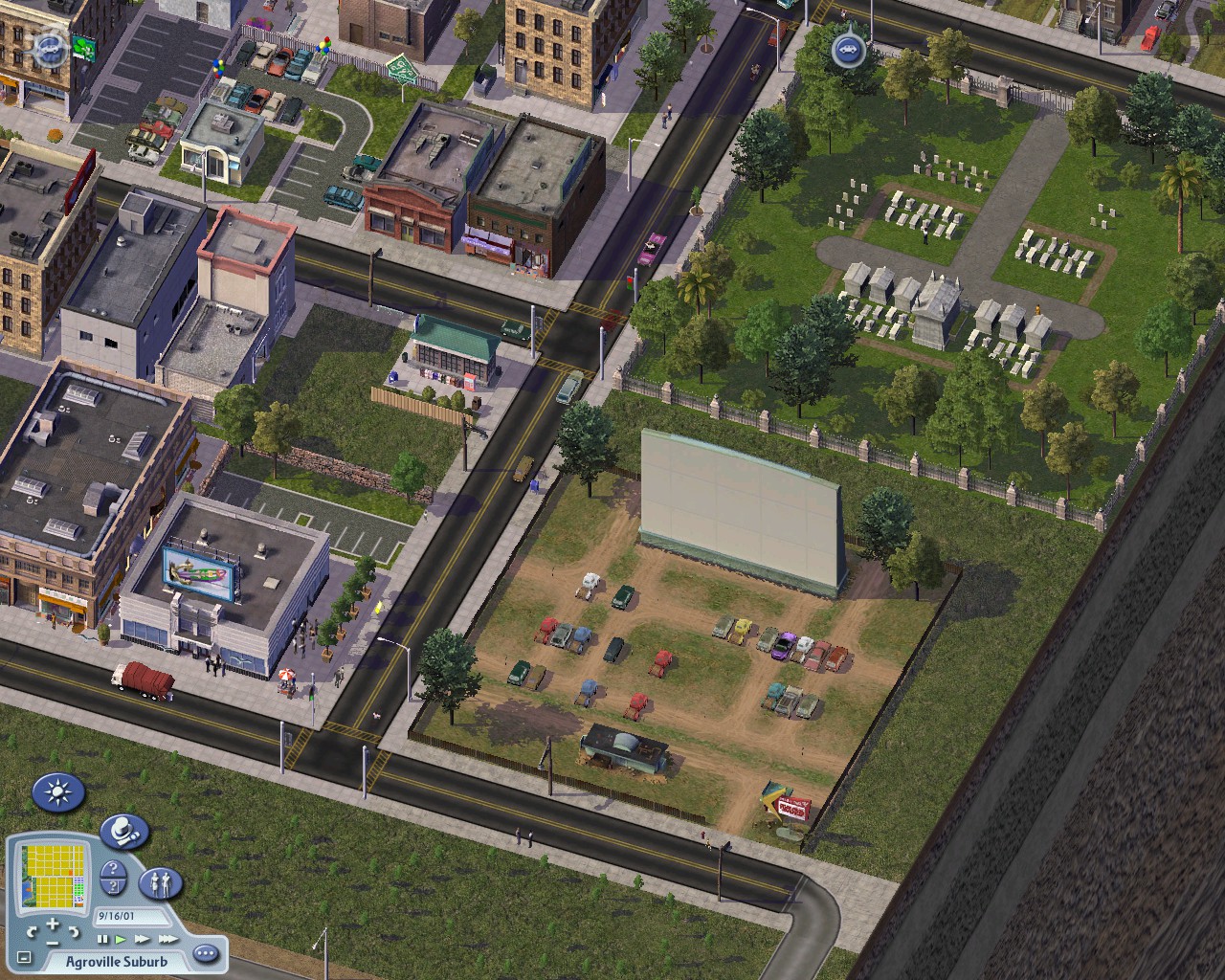Set simulation to triple-arrow fastest speed

click(x=167, y=940)
